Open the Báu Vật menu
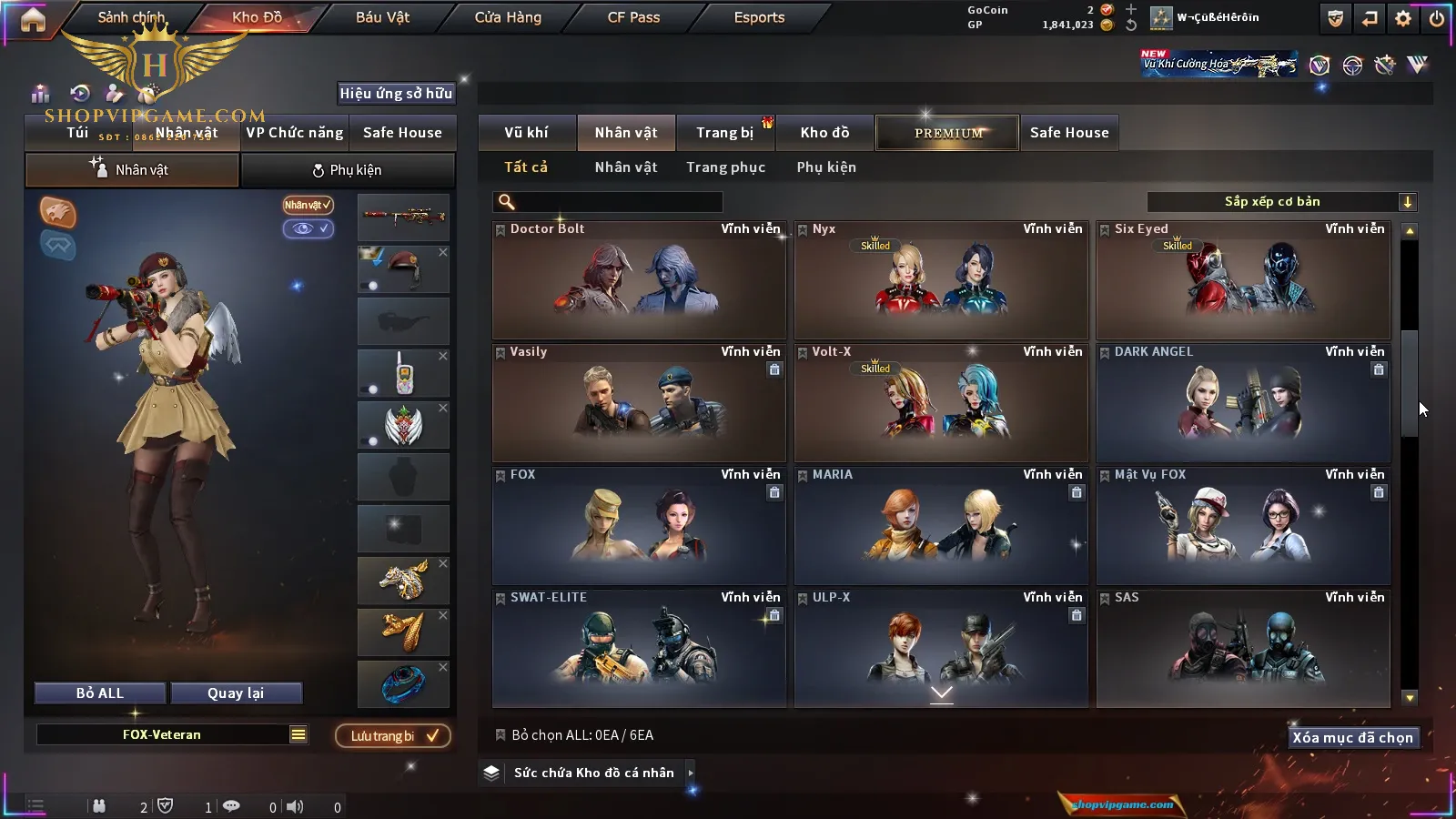Viewport: 1456px width, 819px height. coord(382,17)
